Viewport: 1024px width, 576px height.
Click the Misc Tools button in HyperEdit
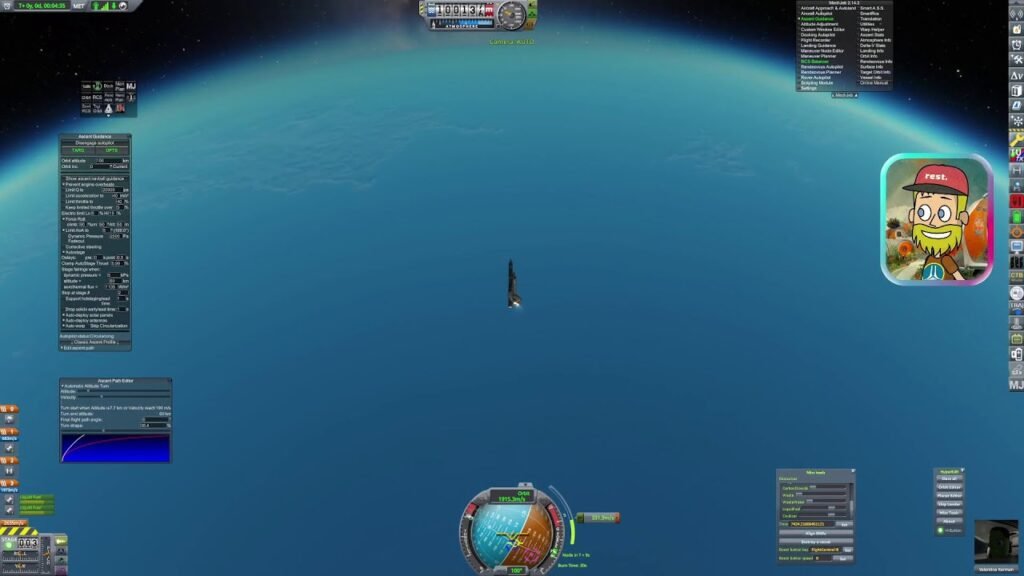coord(950,513)
